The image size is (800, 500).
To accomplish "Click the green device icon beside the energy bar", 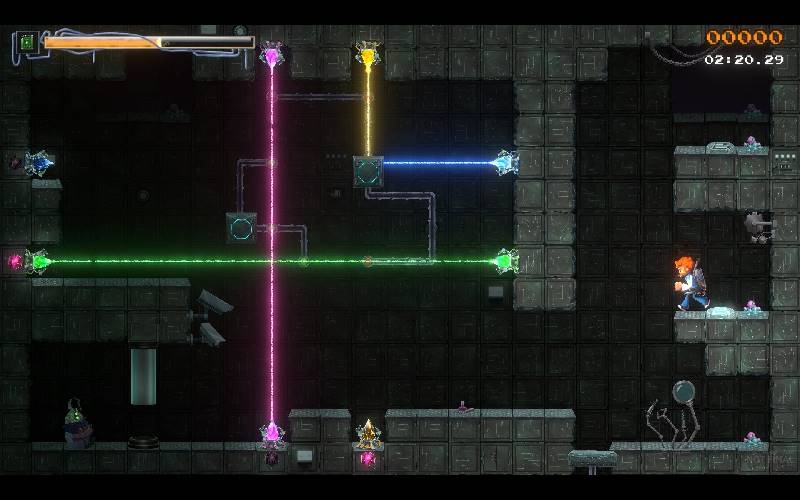I will point(27,42).
